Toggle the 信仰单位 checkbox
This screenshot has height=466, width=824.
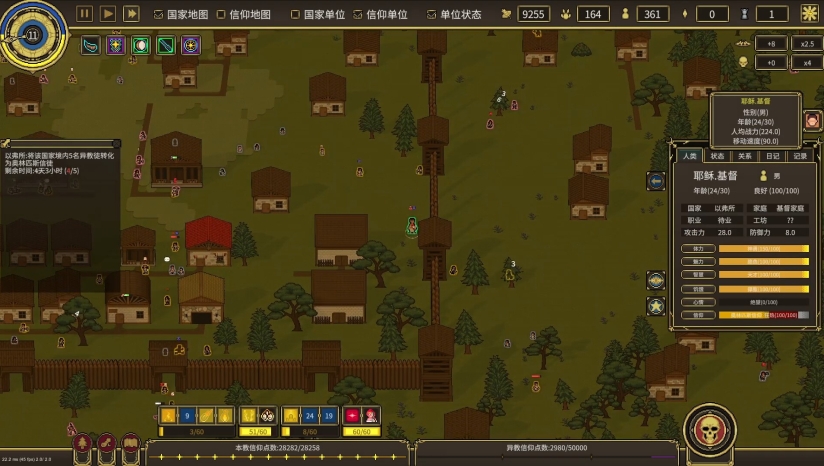[x=359, y=15]
